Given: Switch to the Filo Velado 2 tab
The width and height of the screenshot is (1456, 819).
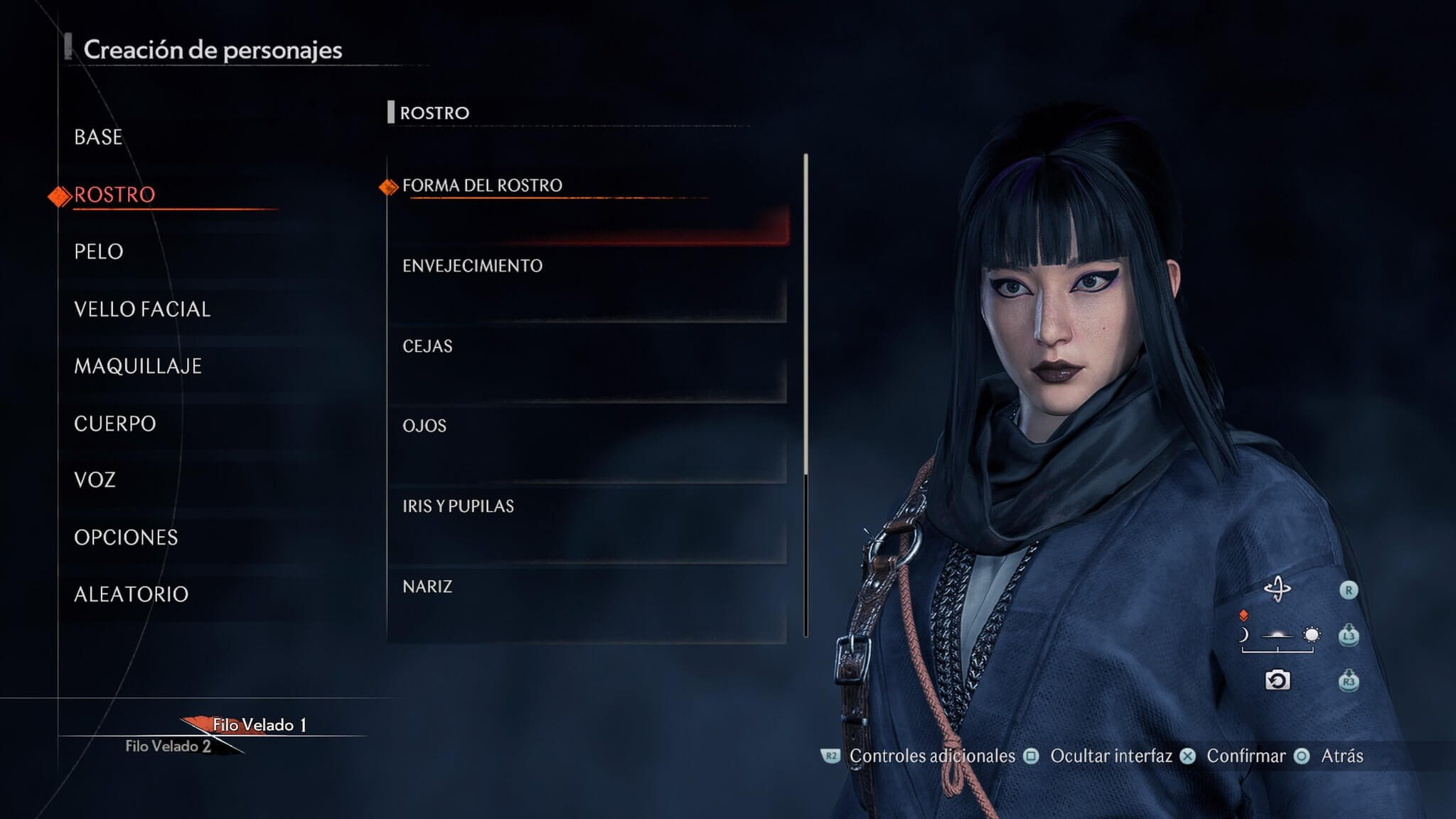Looking at the screenshot, I should point(168,746).
